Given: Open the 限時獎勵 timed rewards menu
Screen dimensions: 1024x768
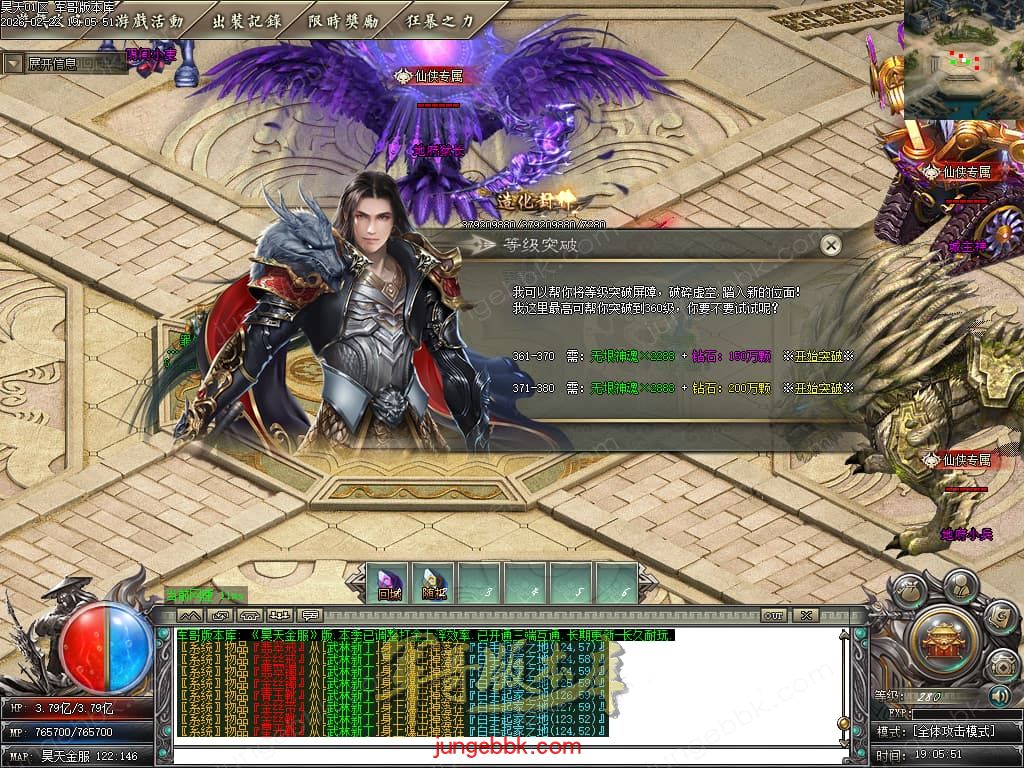Looking at the screenshot, I should [343, 20].
